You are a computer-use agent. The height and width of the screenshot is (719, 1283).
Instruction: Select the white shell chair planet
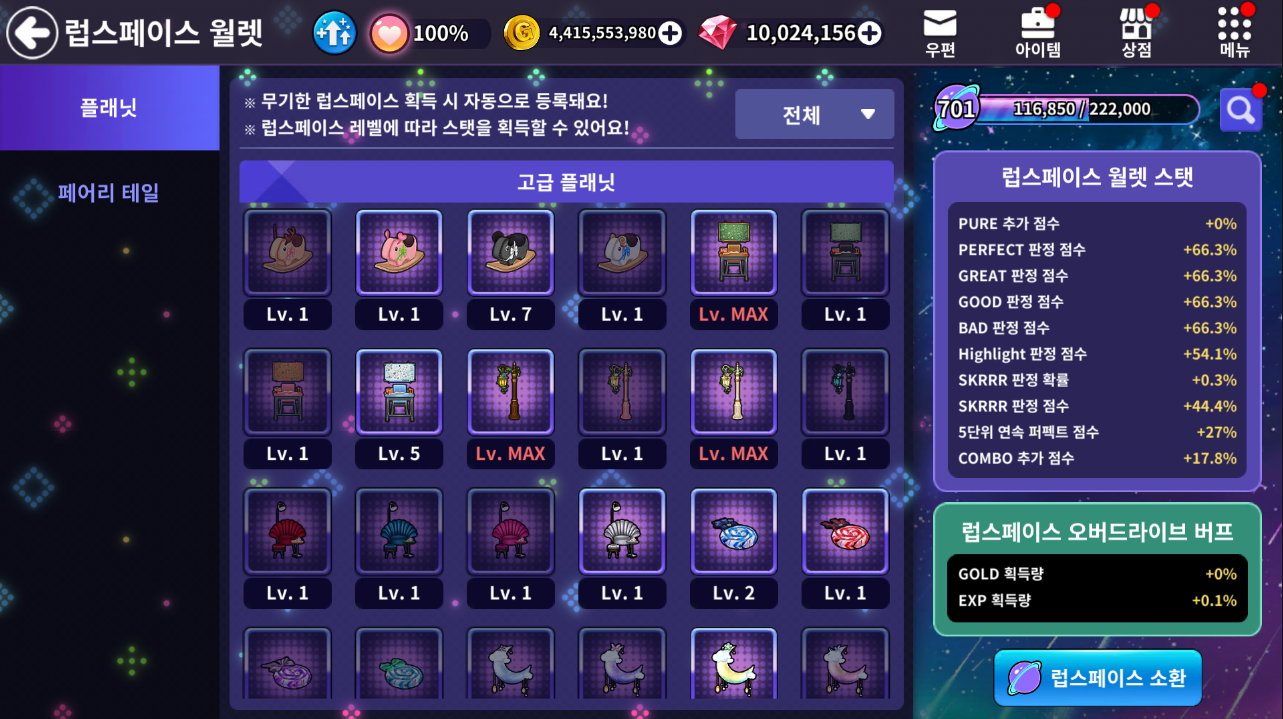pos(622,532)
